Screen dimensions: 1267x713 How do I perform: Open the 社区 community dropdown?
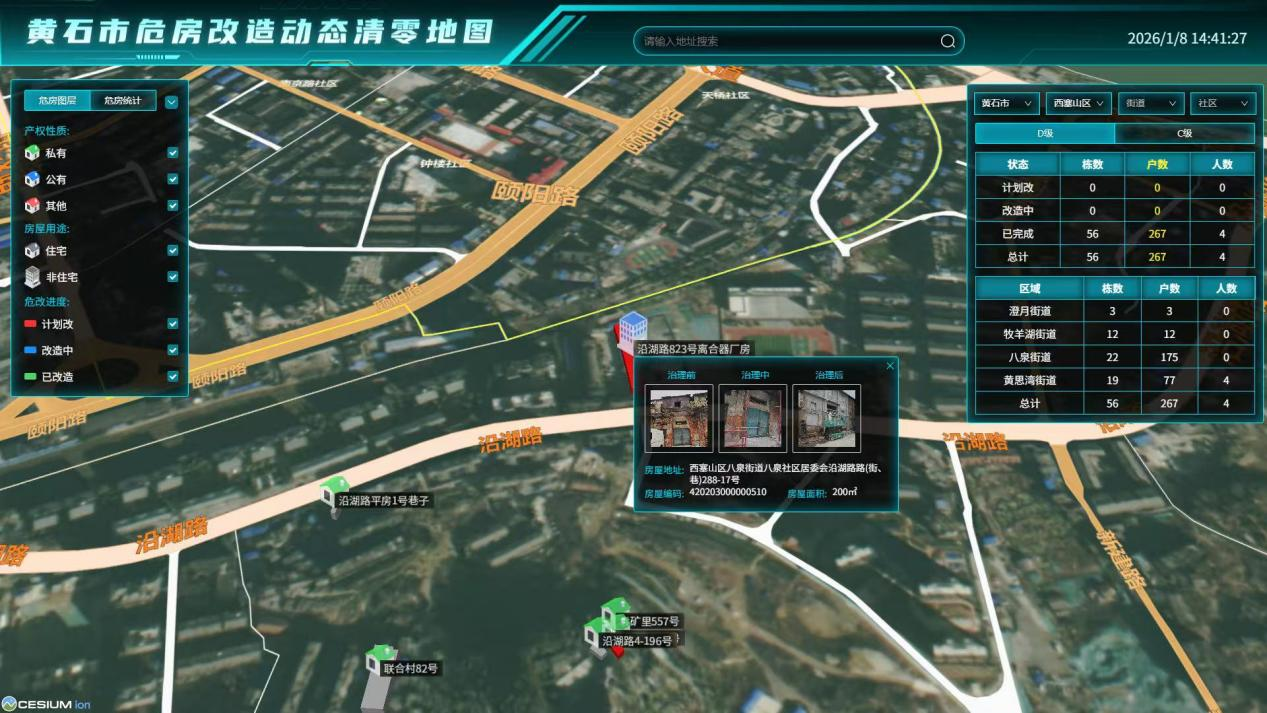[x=1222, y=103]
